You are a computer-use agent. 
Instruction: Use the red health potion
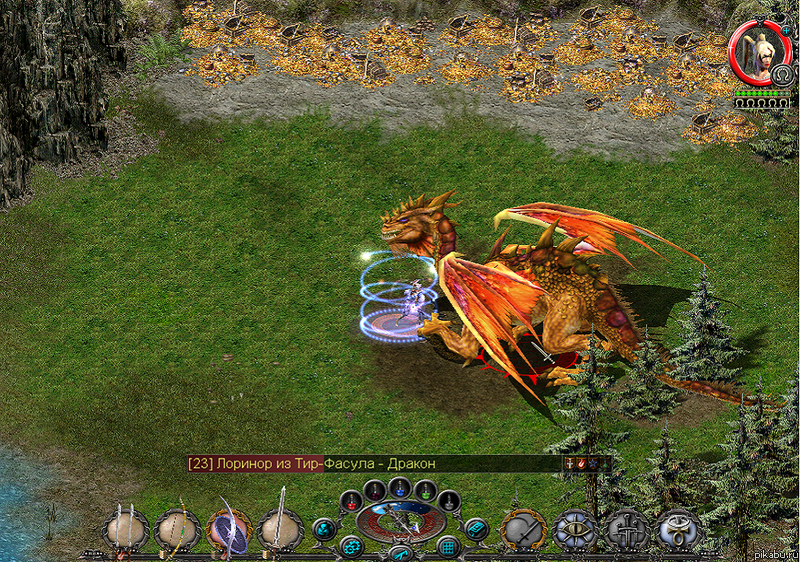pyautogui.click(x=349, y=500)
